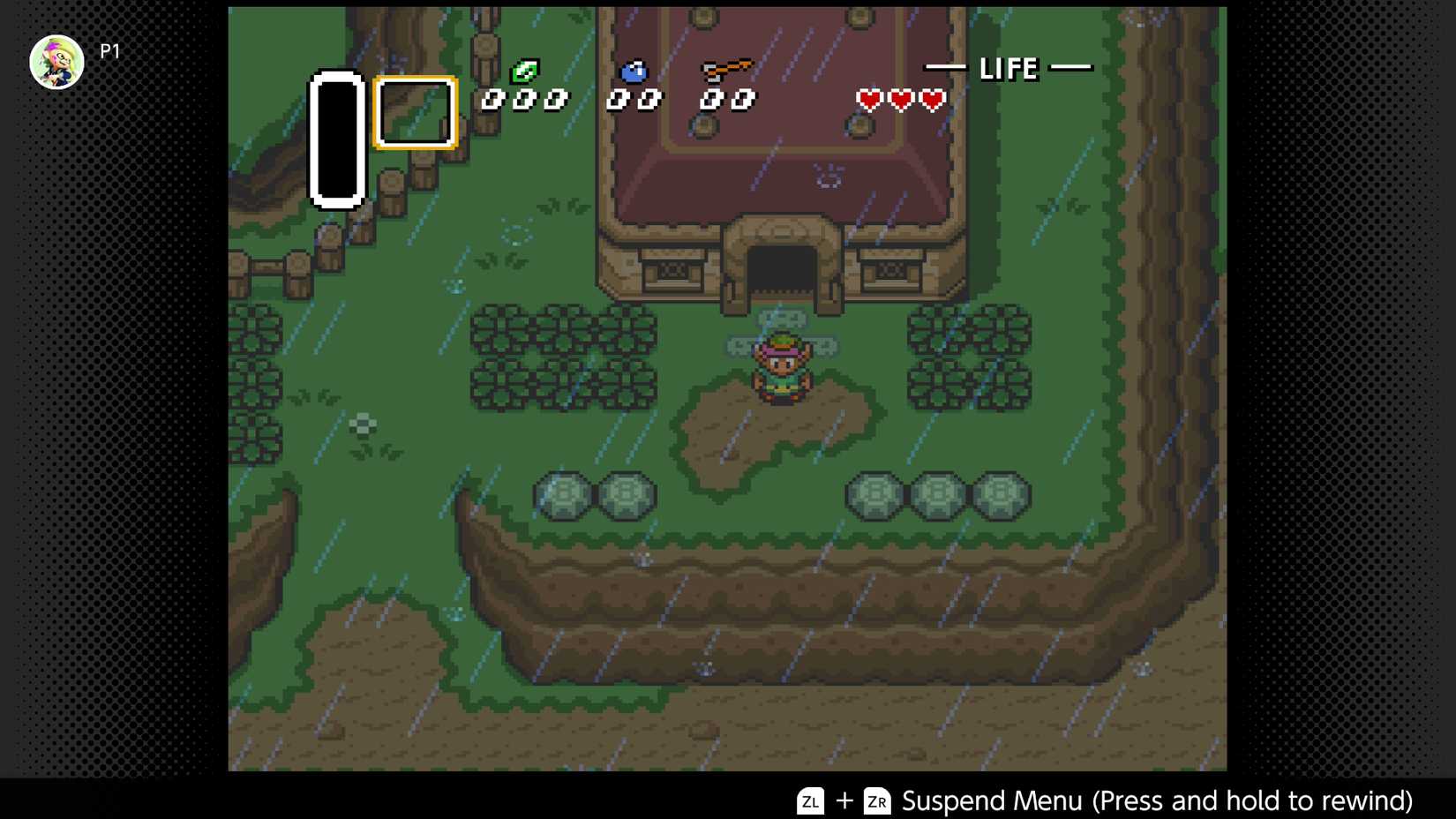Viewport: 1456px width, 819px height.
Task: Click the black vertical magic meter
Action: pyautogui.click(x=336, y=137)
